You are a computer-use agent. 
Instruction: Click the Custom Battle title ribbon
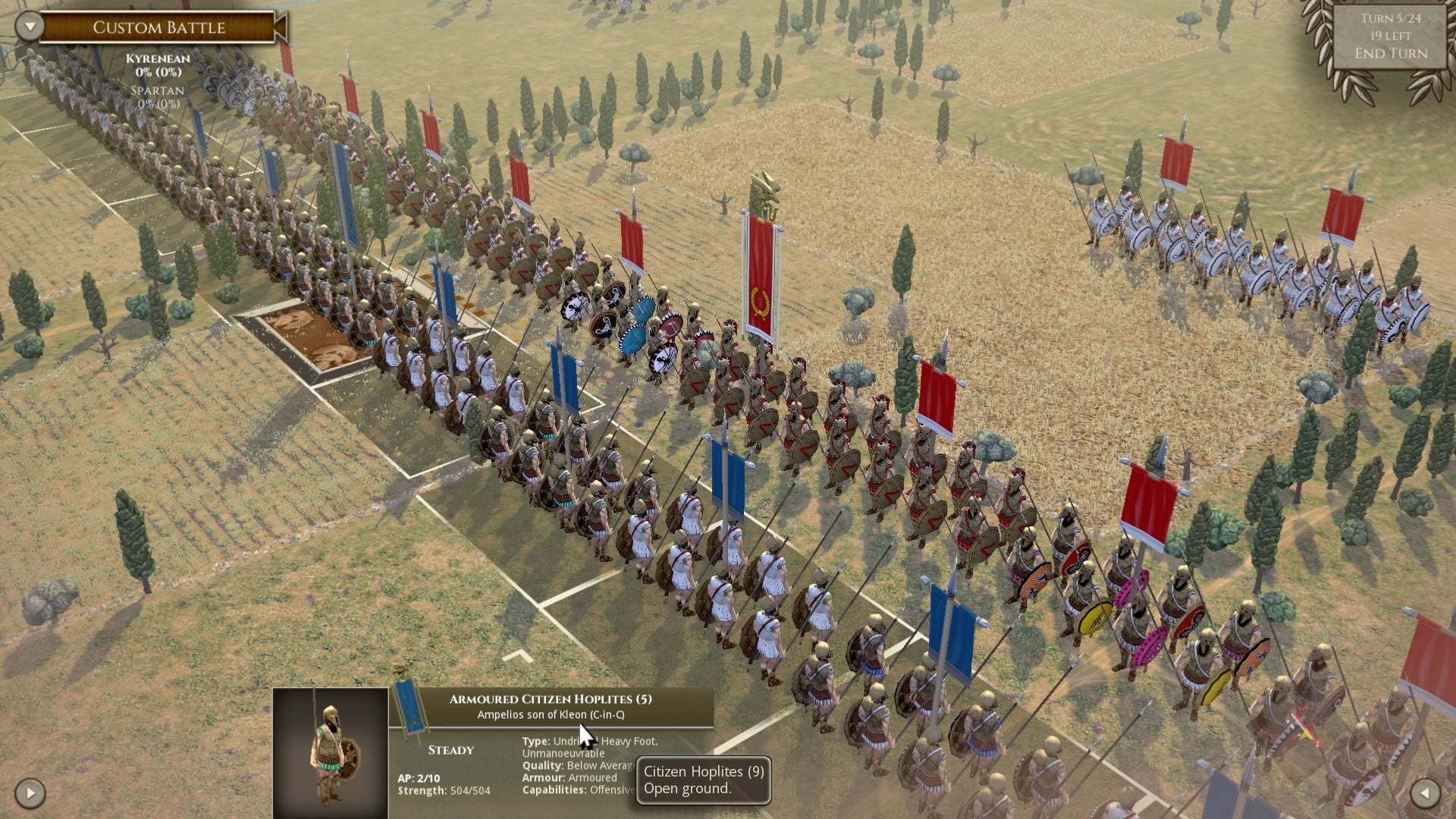pos(158,28)
